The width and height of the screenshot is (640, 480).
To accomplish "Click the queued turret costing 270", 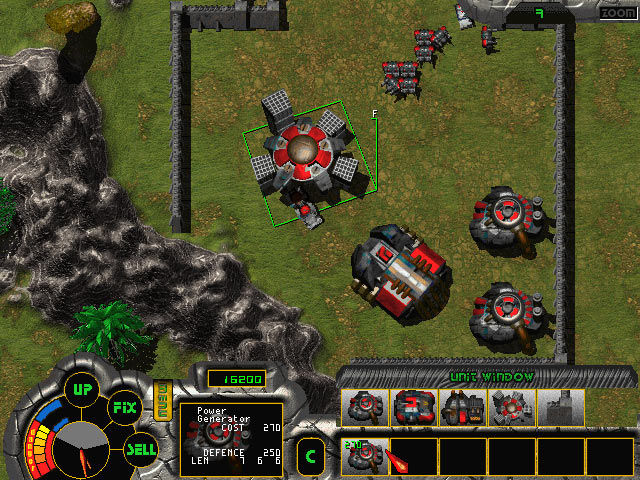I will click(x=364, y=456).
